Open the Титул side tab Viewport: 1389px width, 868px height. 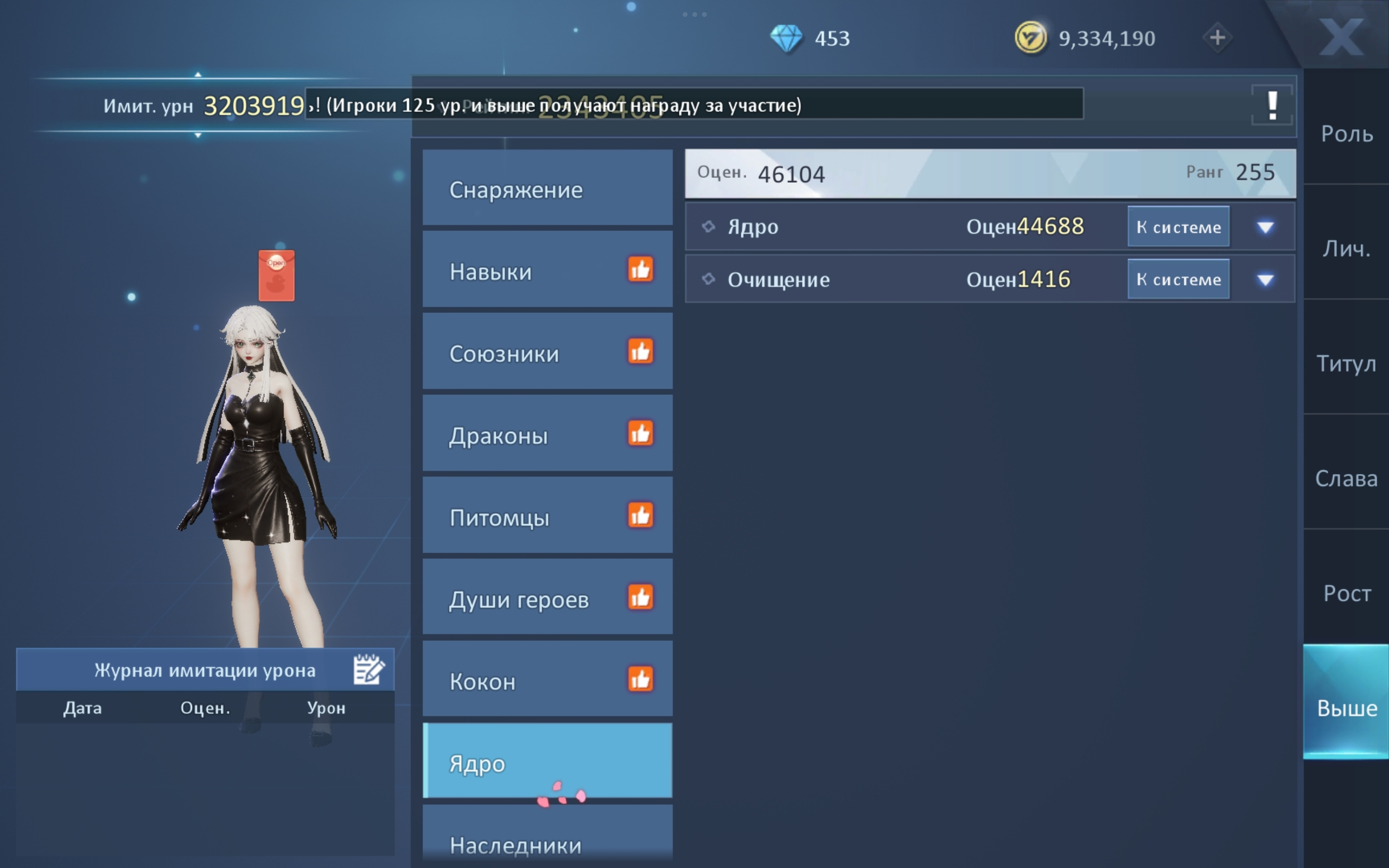point(1346,363)
